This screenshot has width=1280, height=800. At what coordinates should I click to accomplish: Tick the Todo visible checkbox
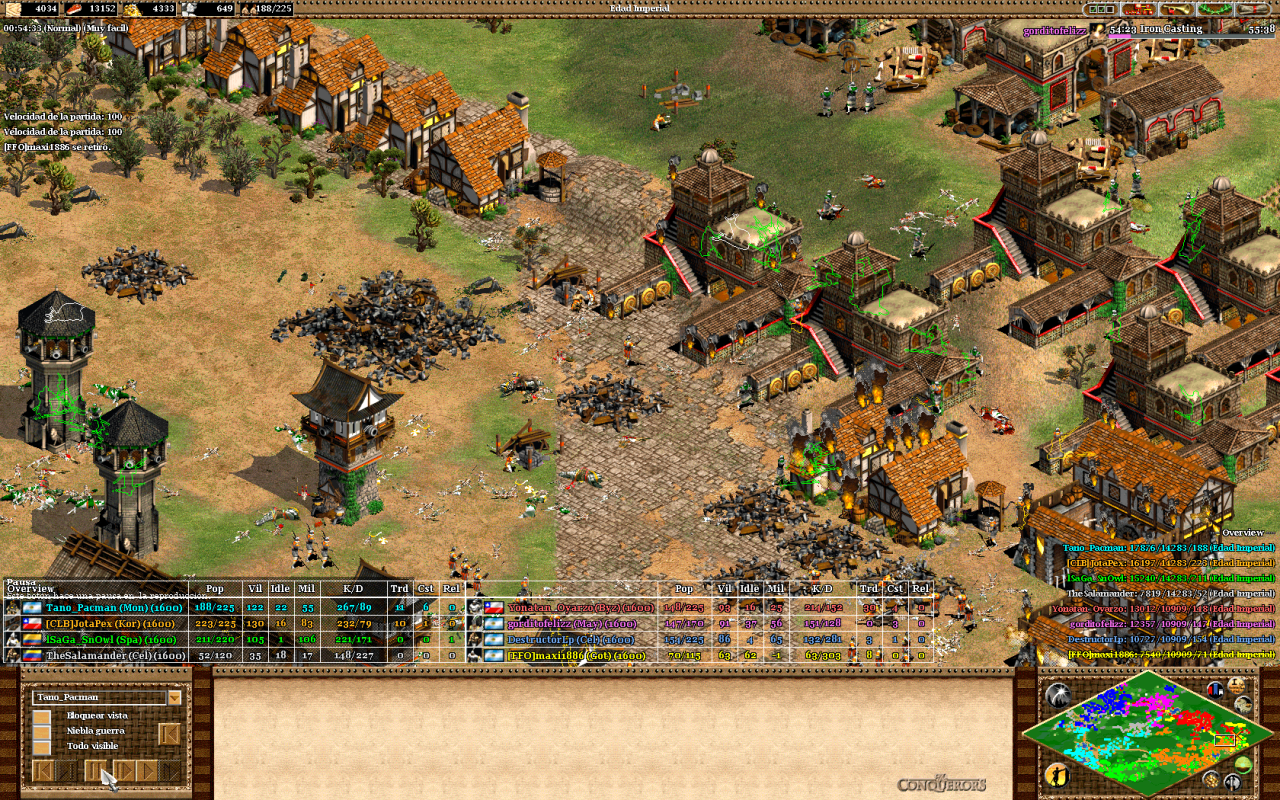click(42, 747)
